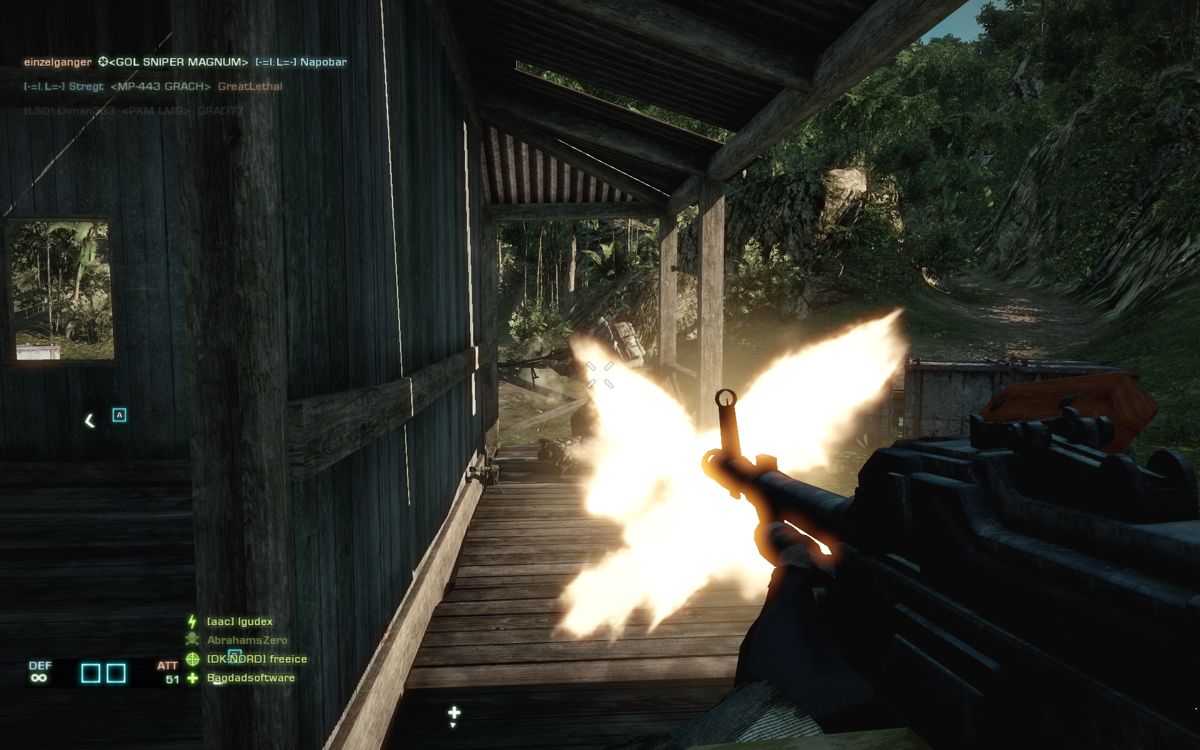This screenshot has width=1200, height=750.
Task: Click the objective A marker
Action: coord(119,415)
